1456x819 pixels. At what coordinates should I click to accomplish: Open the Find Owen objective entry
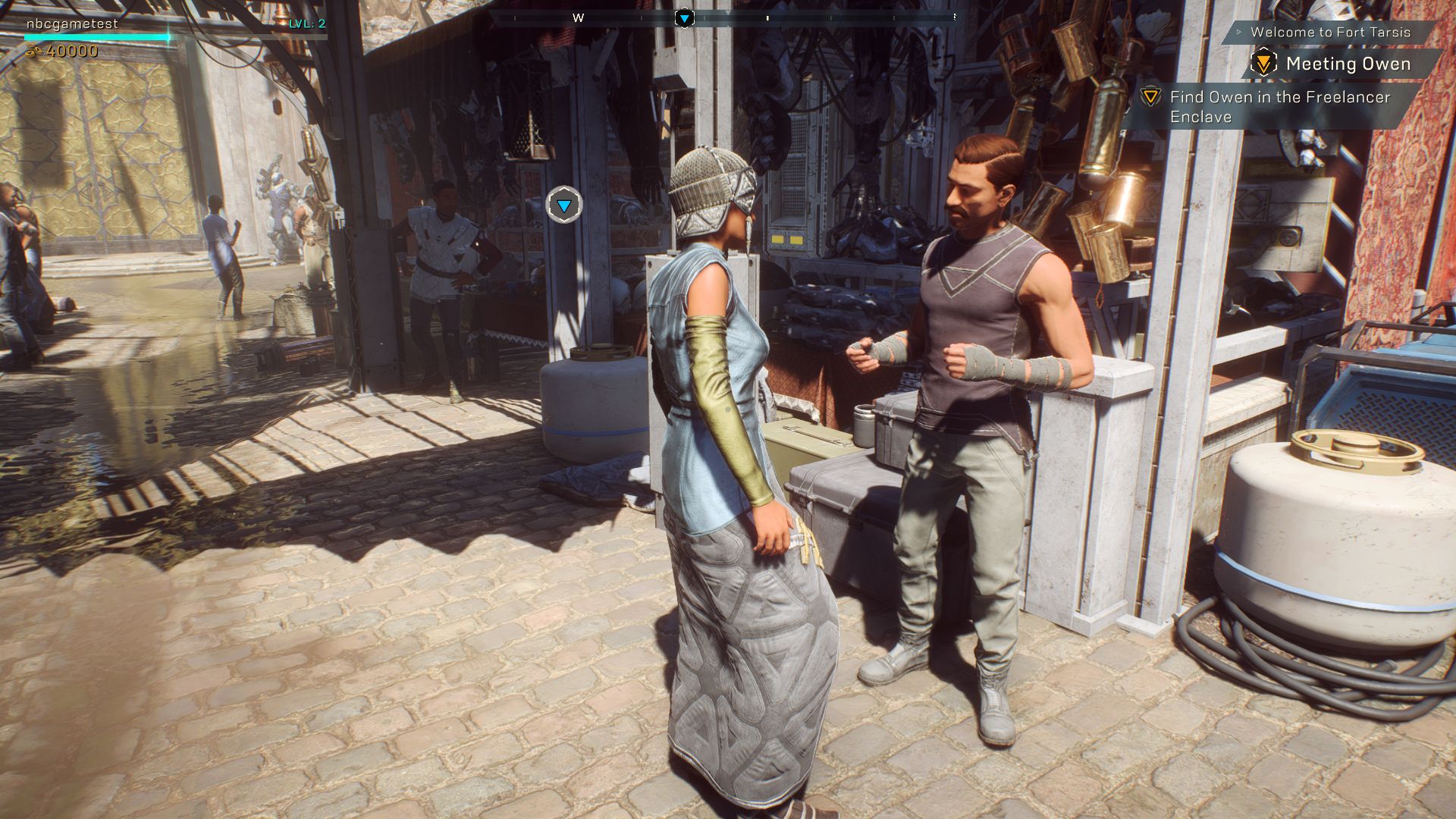1279,107
